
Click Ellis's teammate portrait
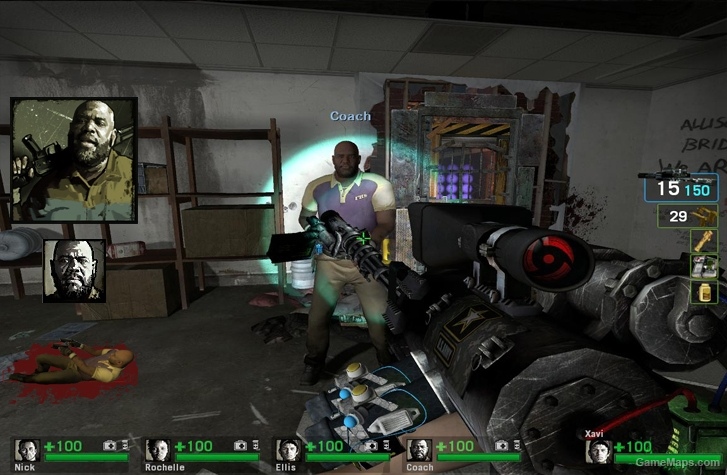pyautogui.click(x=288, y=450)
